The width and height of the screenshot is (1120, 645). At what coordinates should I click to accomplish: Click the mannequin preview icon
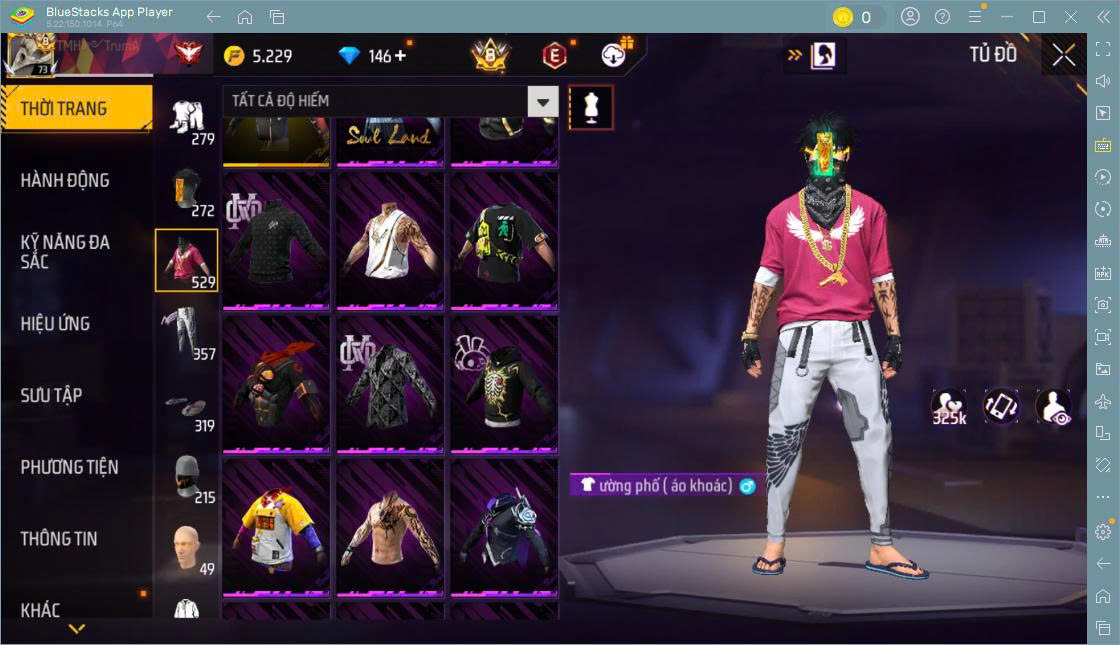[x=591, y=107]
